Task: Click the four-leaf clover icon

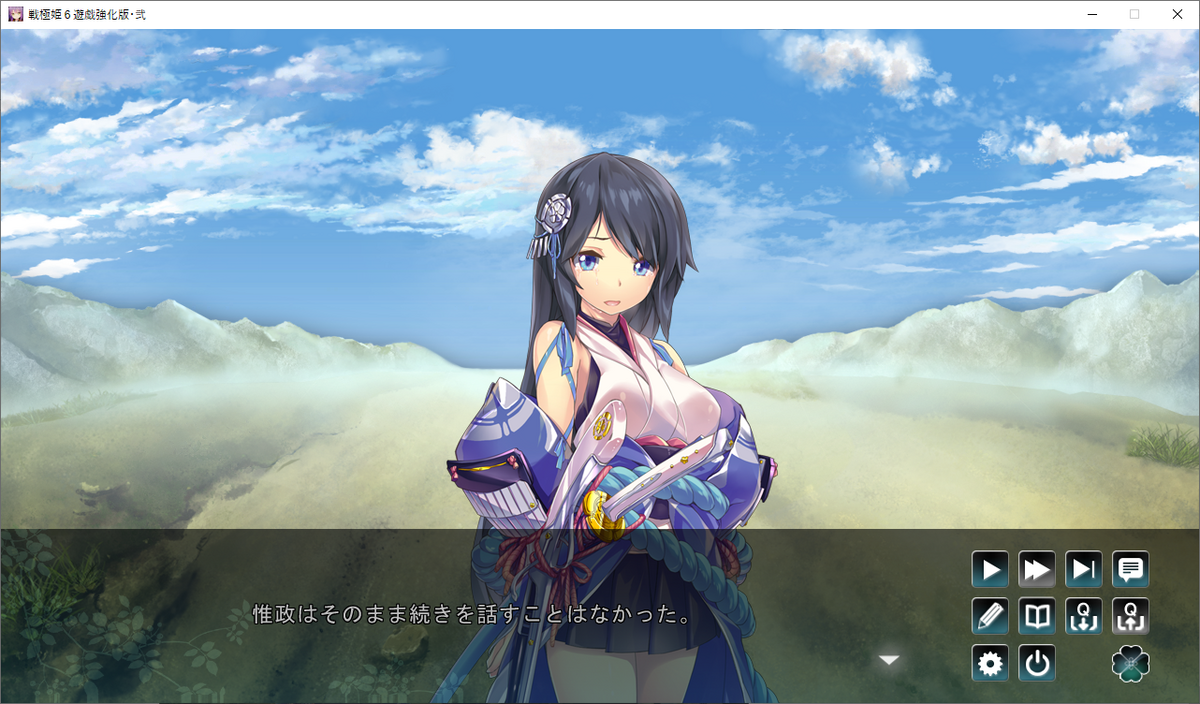Action: (1131, 663)
